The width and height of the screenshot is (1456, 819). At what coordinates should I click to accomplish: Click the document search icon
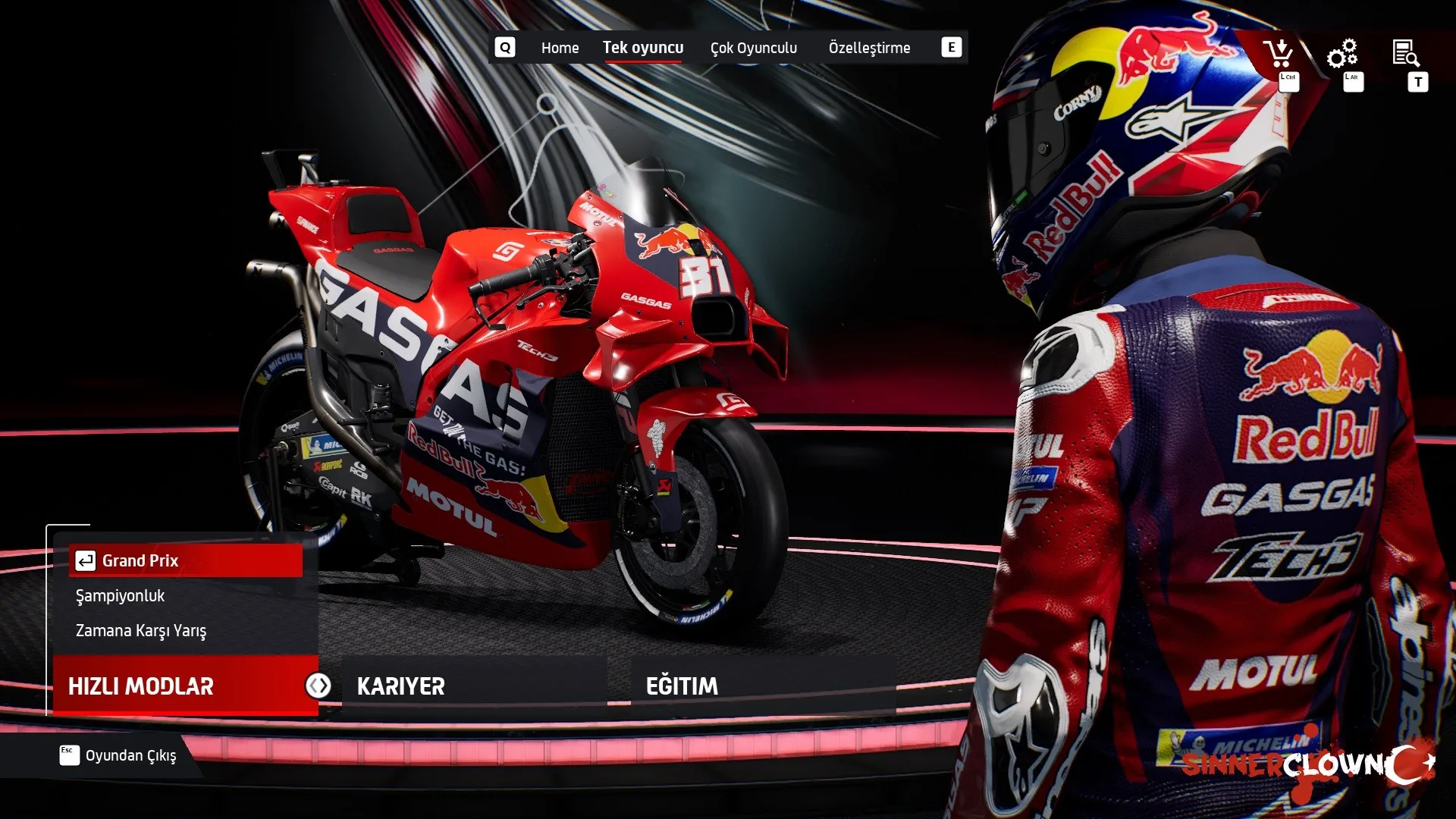(x=1406, y=54)
